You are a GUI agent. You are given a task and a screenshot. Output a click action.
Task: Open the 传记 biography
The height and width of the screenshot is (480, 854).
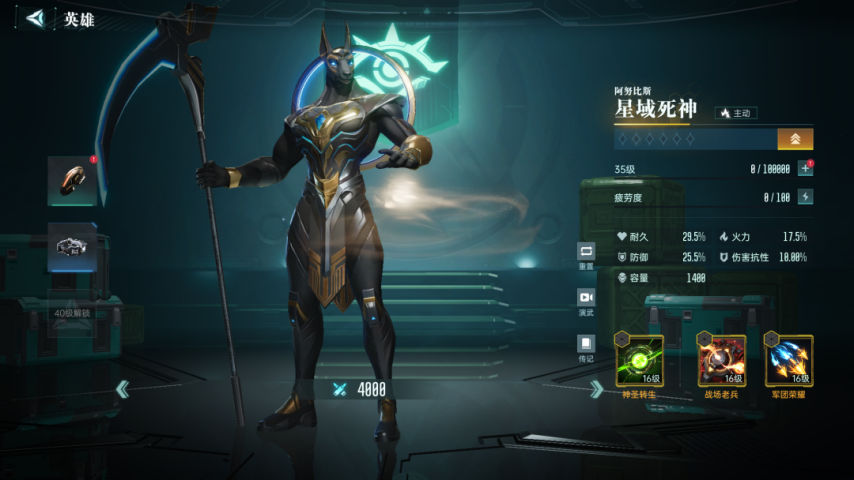tap(586, 347)
